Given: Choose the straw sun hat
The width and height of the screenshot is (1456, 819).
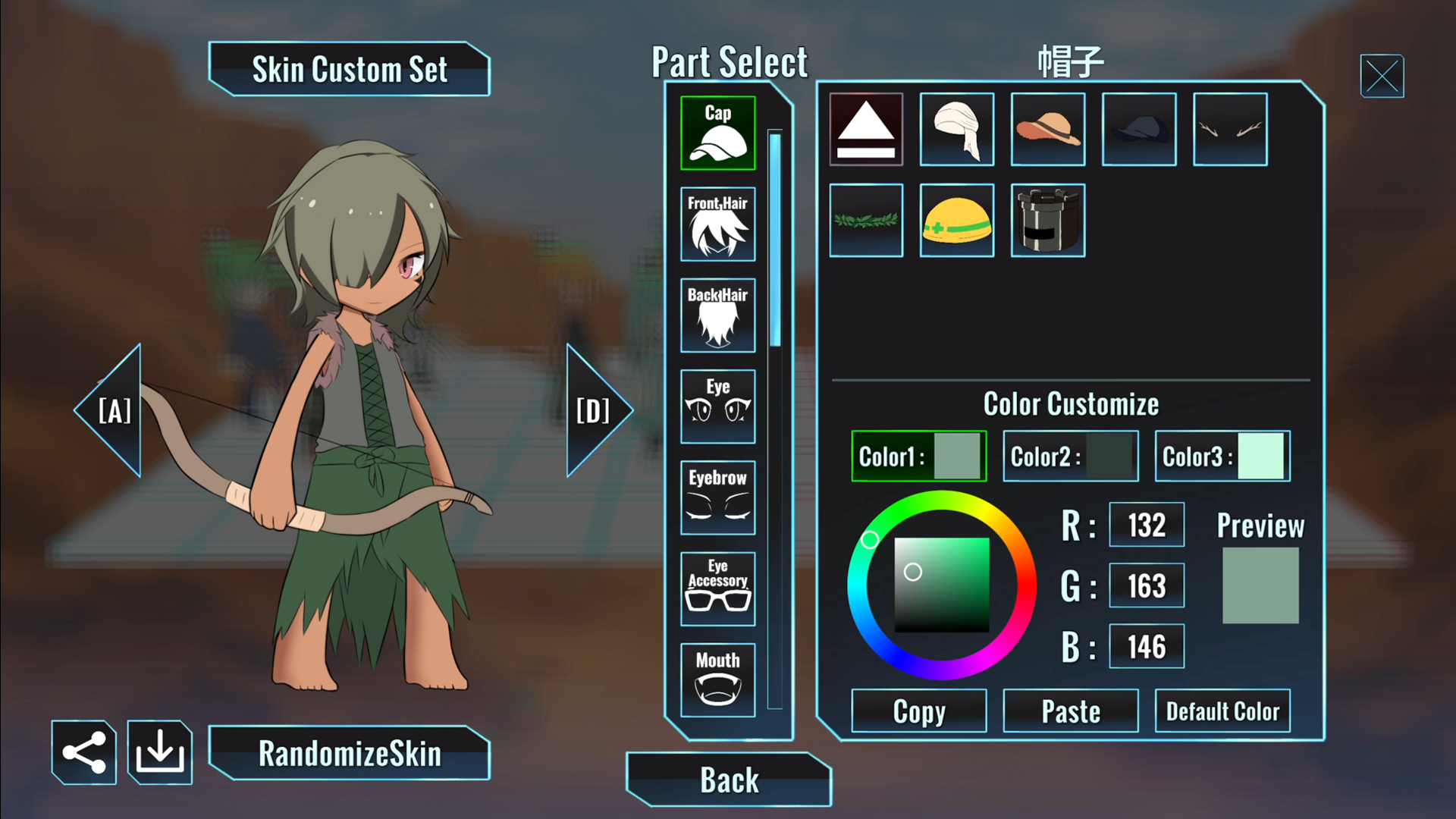Looking at the screenshot, I should (x=1048, y=130).
